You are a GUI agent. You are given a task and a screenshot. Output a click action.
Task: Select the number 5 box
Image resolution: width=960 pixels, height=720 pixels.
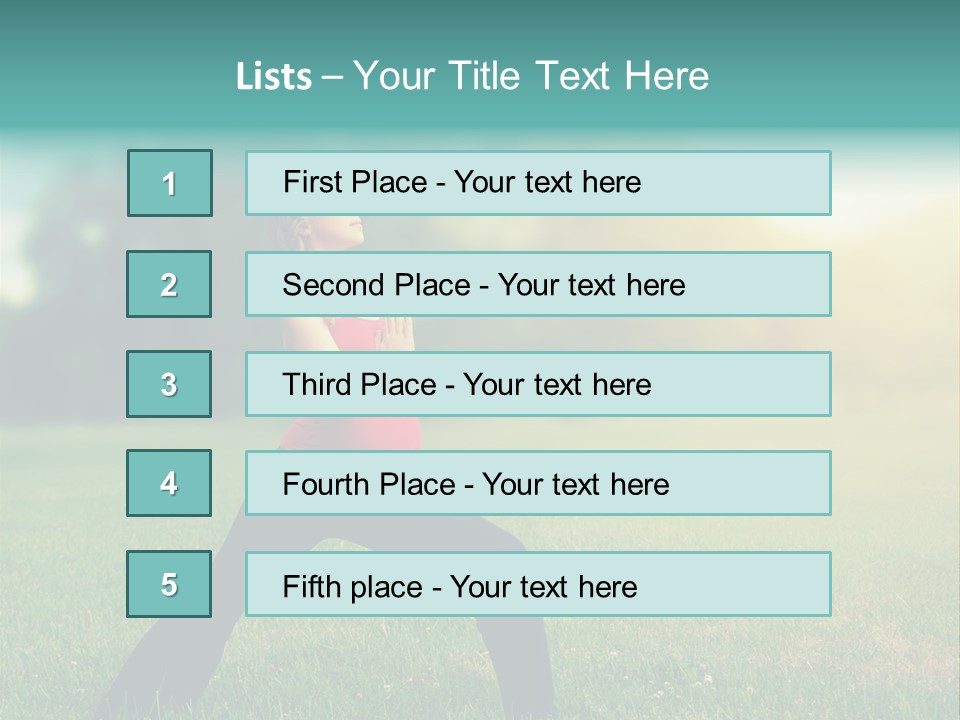[169, 584]
